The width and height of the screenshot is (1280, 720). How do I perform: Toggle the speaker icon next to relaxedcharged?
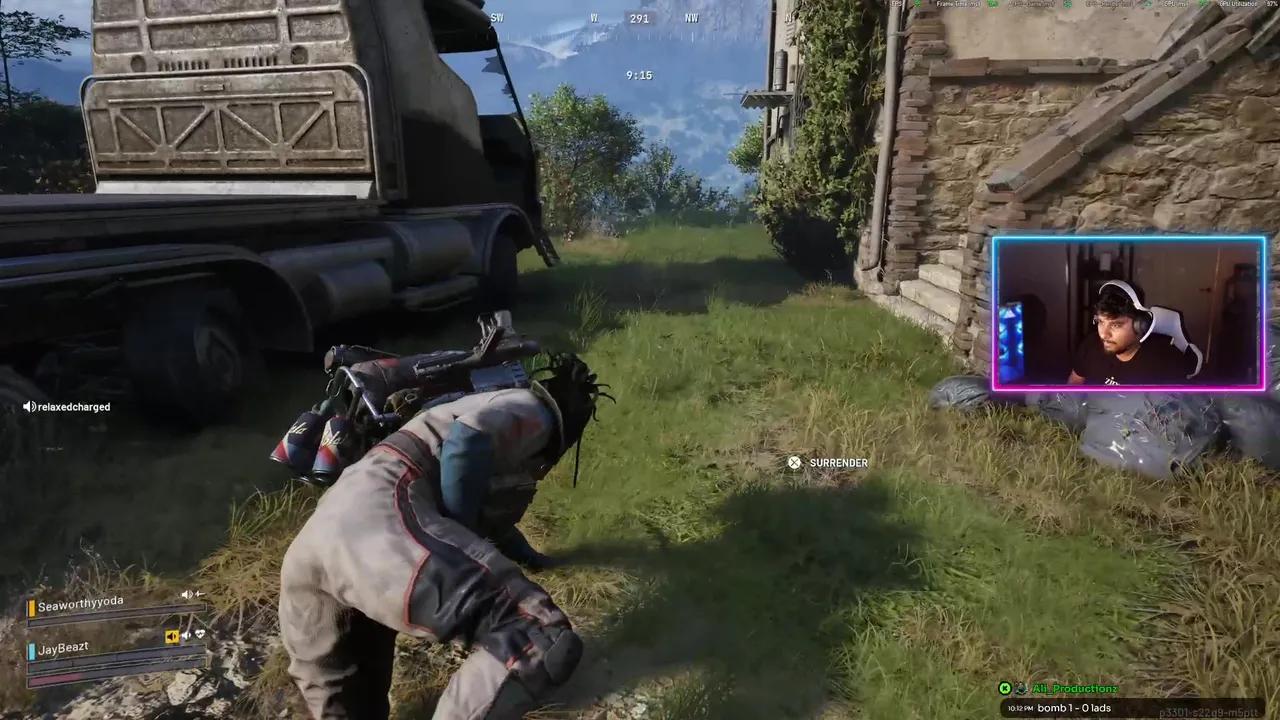[30, 406]
